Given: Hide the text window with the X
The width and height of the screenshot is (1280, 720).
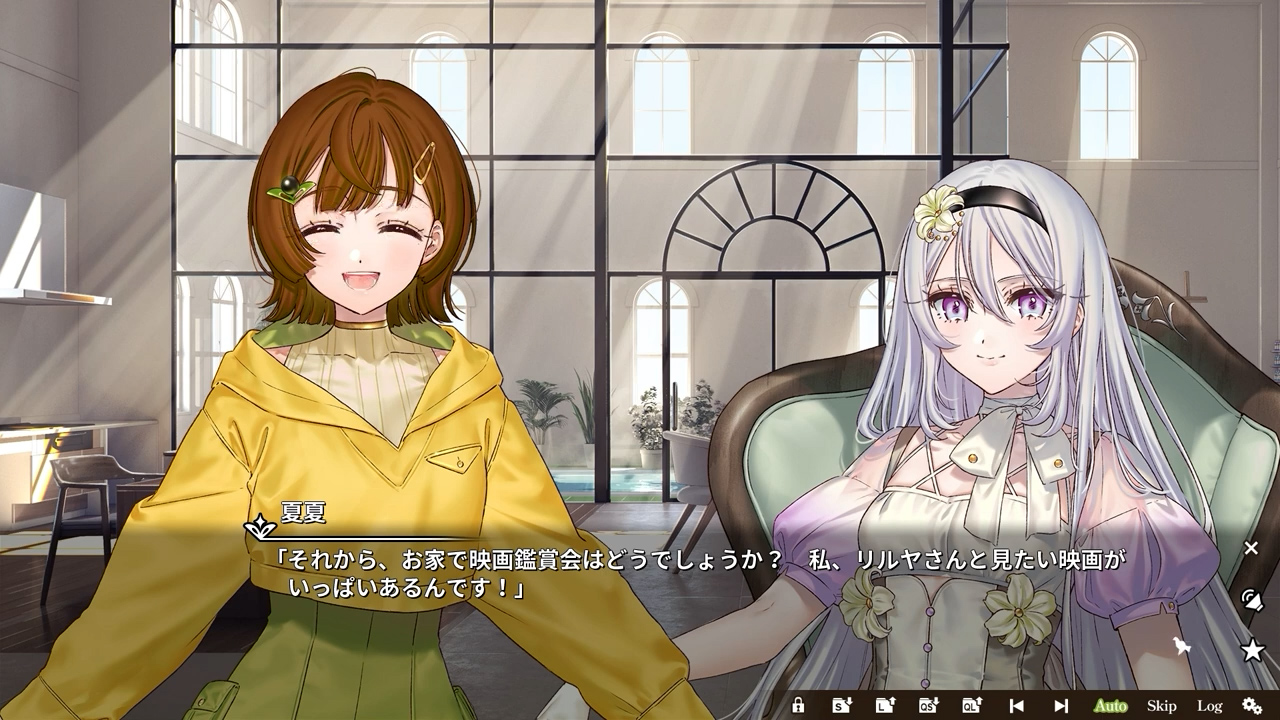Looking at the screenshot, I should pos(1251,548).
